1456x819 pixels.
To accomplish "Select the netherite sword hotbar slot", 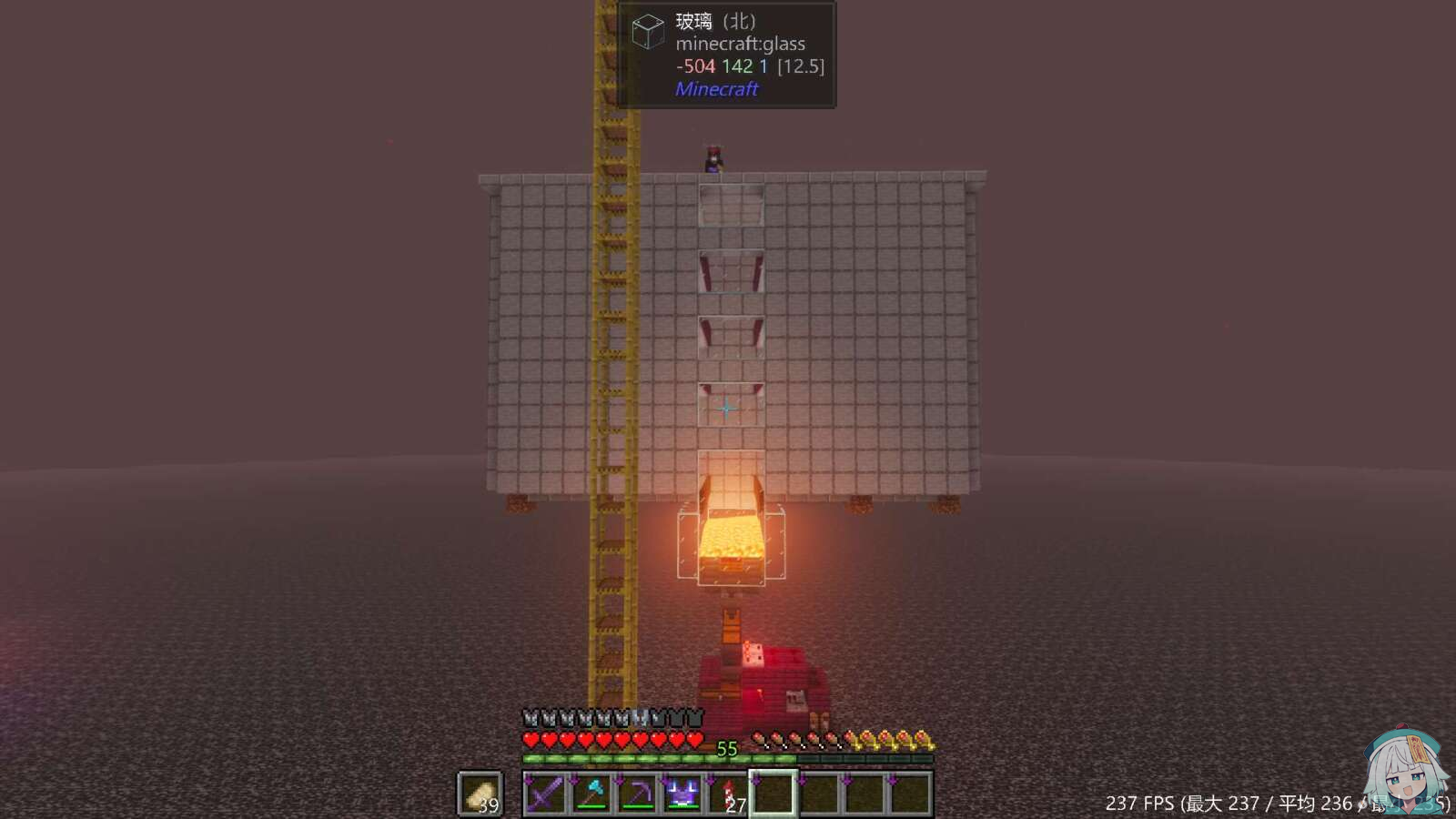I will pyautogui.click(x=546, y=794).
